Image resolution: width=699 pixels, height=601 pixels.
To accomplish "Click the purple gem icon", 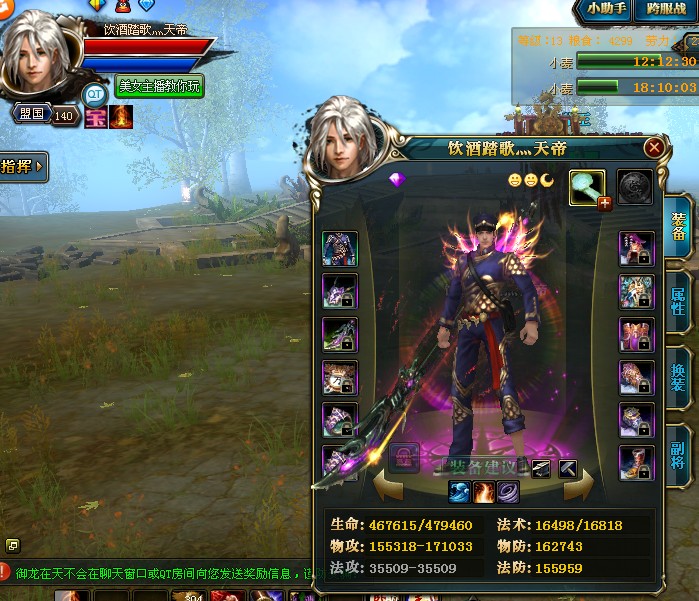I will (x=396, y=179).
